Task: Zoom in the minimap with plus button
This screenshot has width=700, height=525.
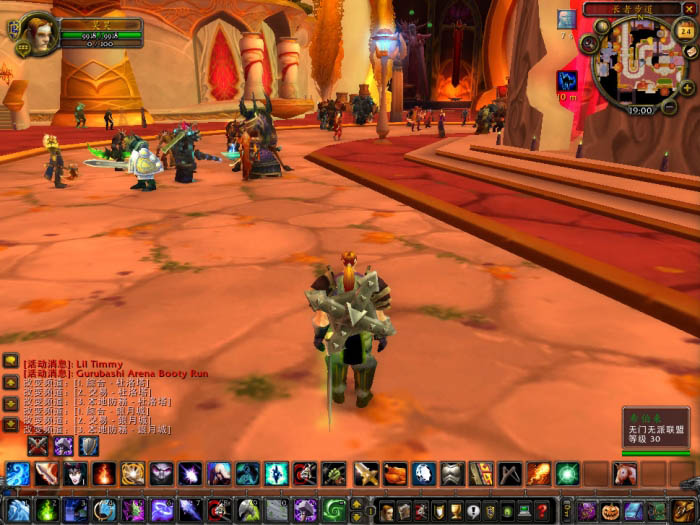Action: point(688,88)
